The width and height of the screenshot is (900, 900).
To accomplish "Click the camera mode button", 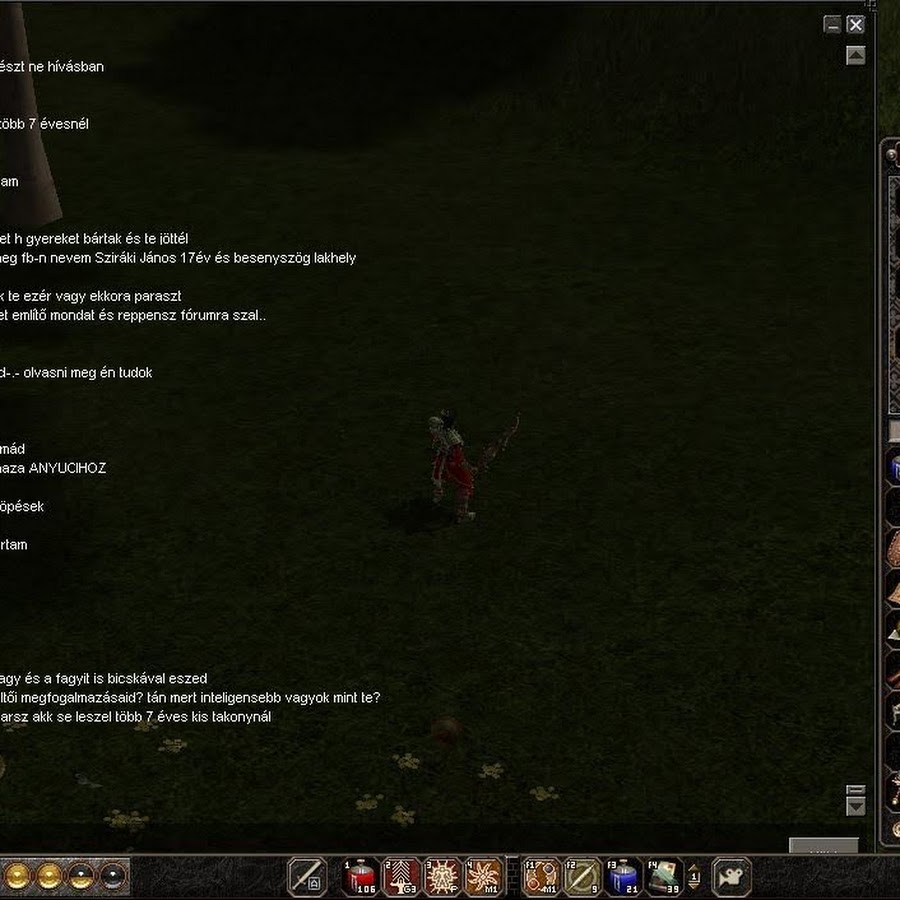I will (731, 877).
